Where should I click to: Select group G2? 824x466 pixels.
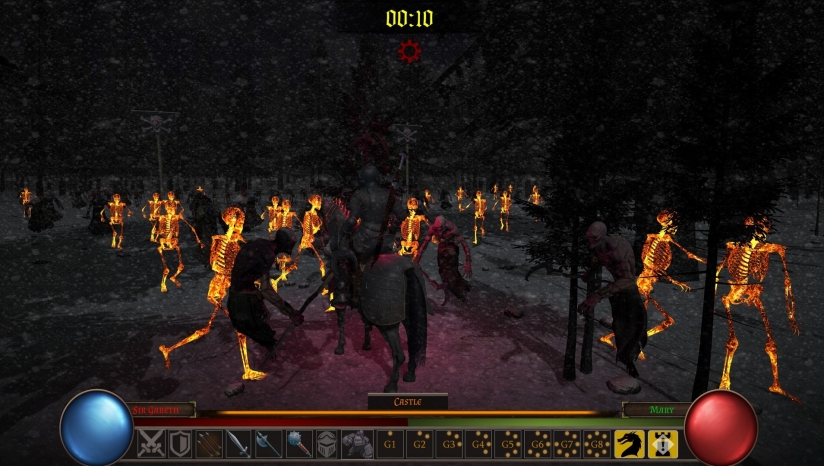pyautogui.click(x=421, y=443)
